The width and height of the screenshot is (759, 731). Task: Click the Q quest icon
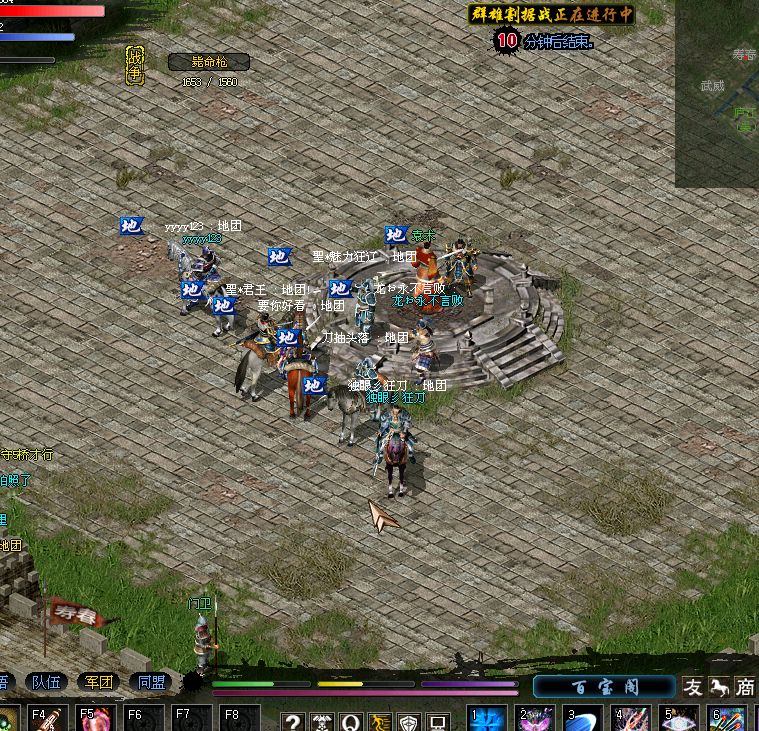pos(350,722)
